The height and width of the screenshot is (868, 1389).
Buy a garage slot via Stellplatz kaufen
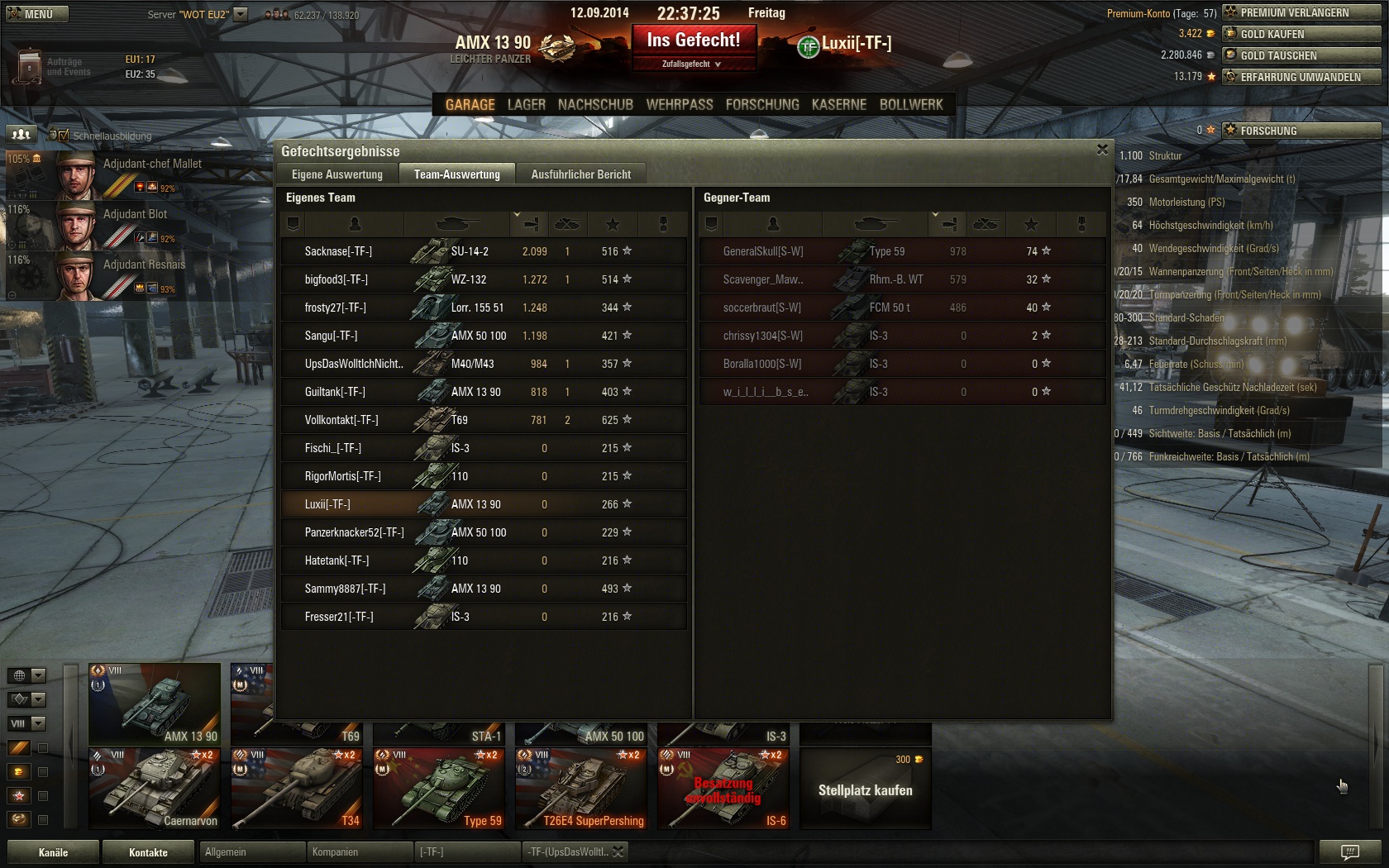pos(865,789)
